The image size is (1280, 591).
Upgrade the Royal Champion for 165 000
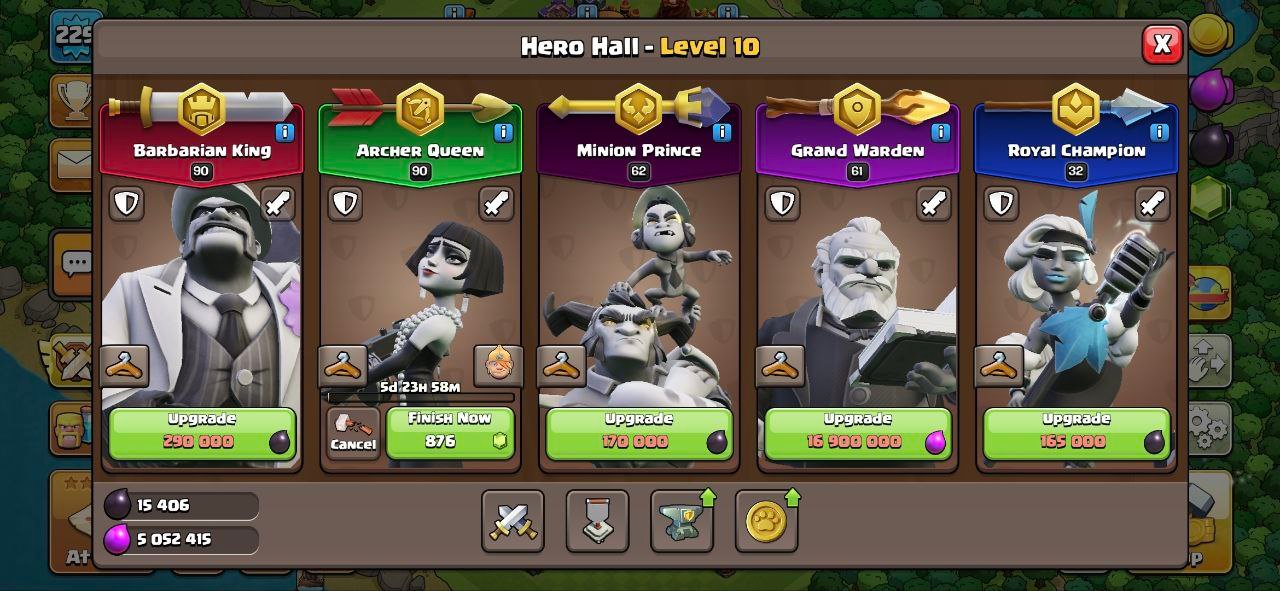point(1076,433)
